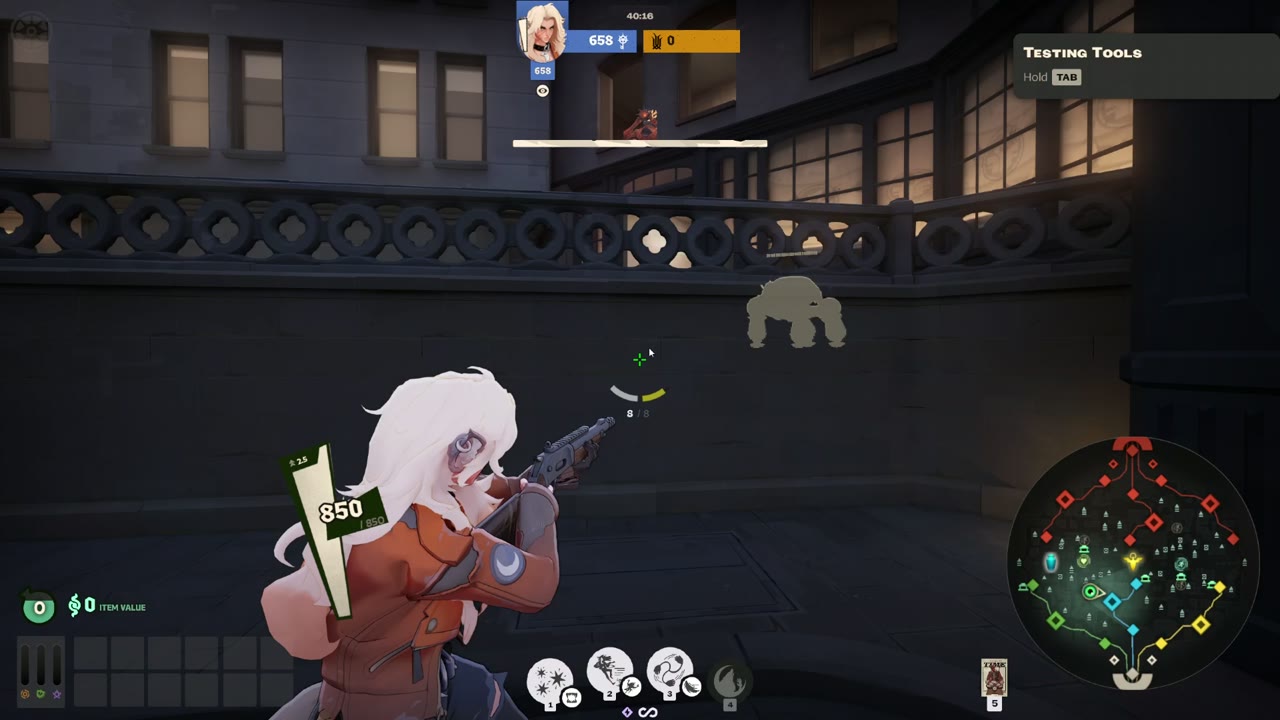
Task: Click the Item Value label
Action: coord(122,607)
